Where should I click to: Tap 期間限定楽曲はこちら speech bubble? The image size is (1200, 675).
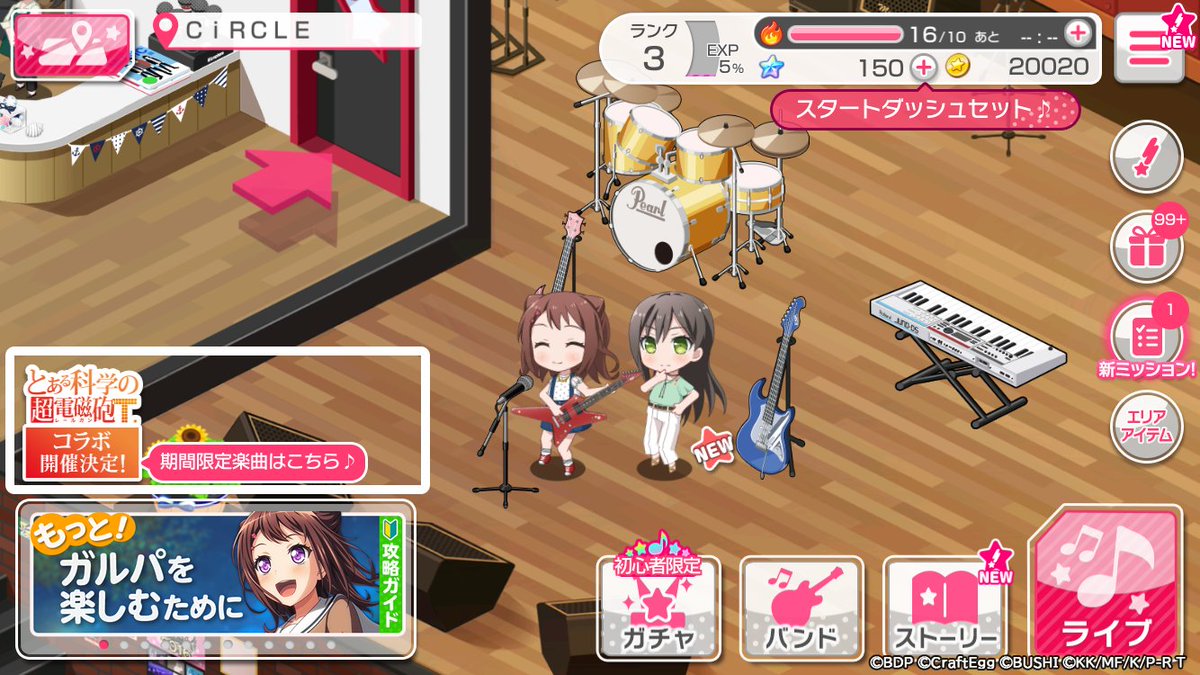tap(256, 462)
